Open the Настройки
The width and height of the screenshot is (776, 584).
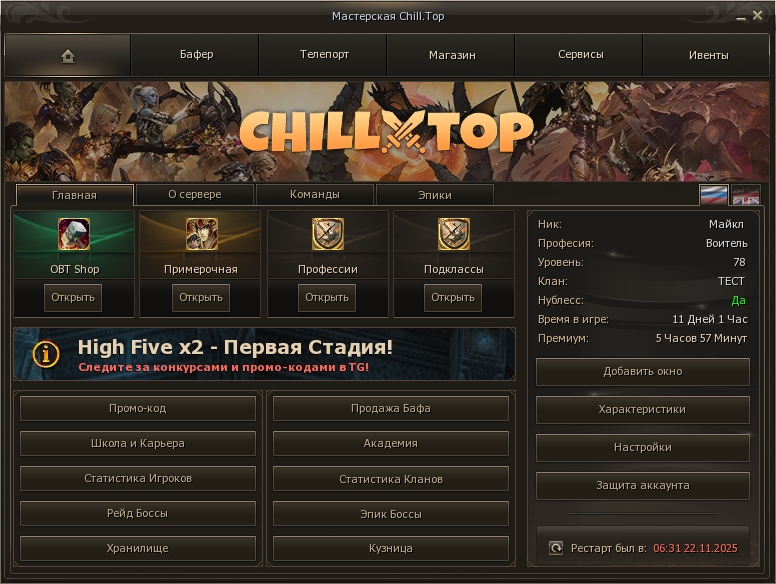click(642, 448)
